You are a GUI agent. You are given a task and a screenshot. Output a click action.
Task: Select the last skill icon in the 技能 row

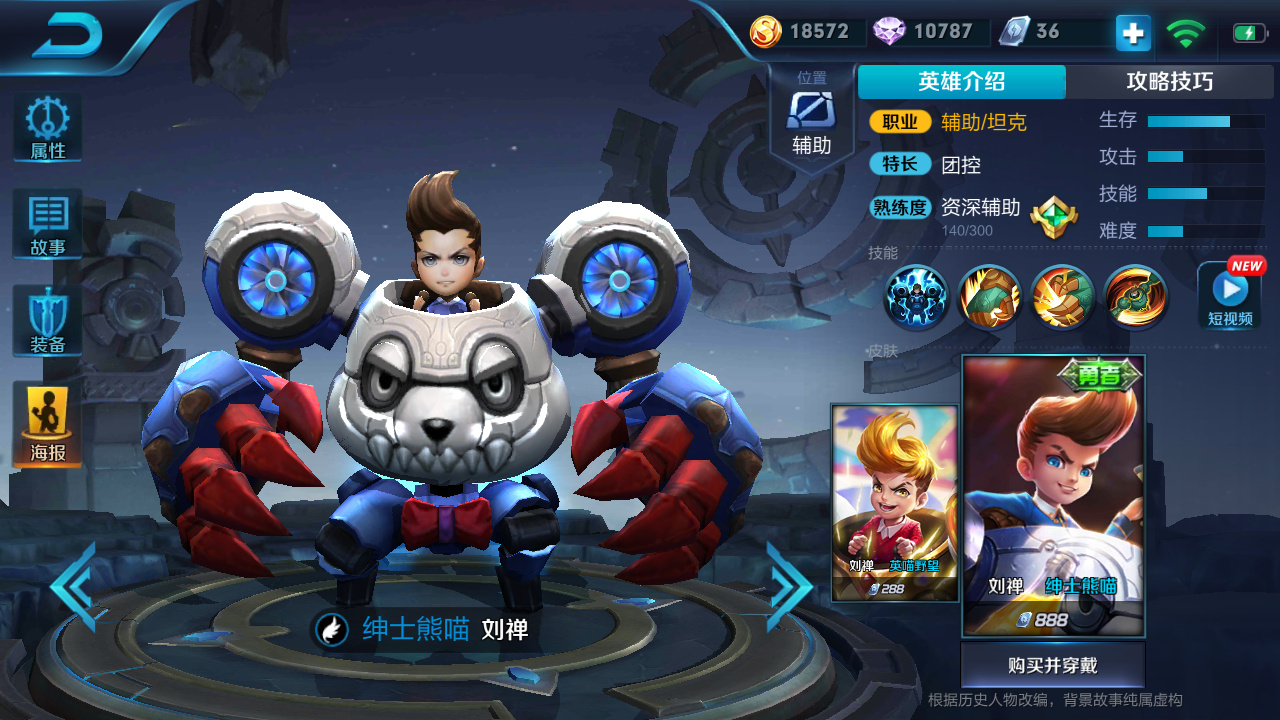1133,297
